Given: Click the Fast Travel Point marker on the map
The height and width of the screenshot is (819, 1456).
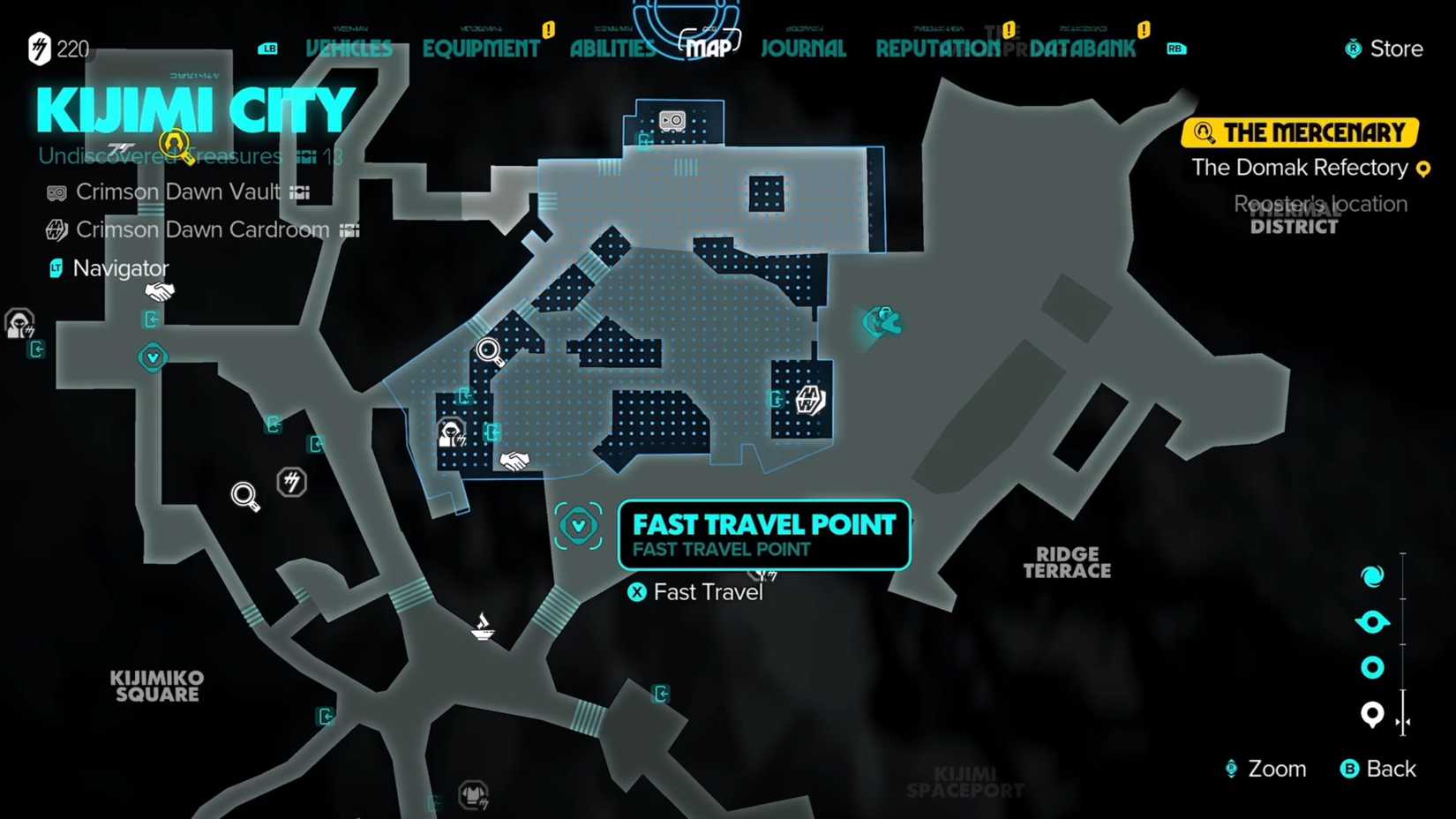Looking at the screenshot, I should pyautogui.click(x=579, y=524).
